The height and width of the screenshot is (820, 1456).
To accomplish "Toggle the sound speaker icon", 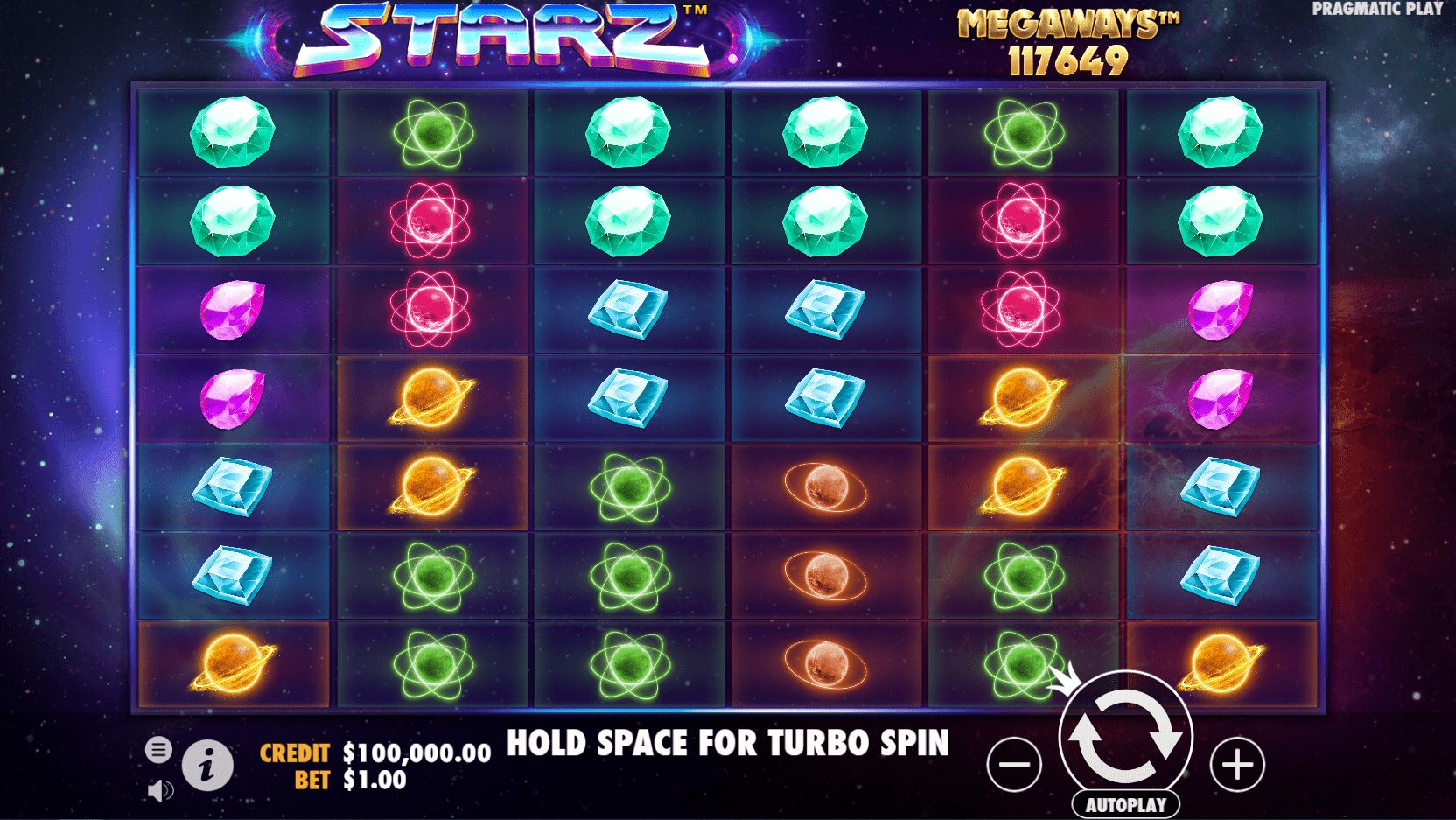I will (159, 791).
